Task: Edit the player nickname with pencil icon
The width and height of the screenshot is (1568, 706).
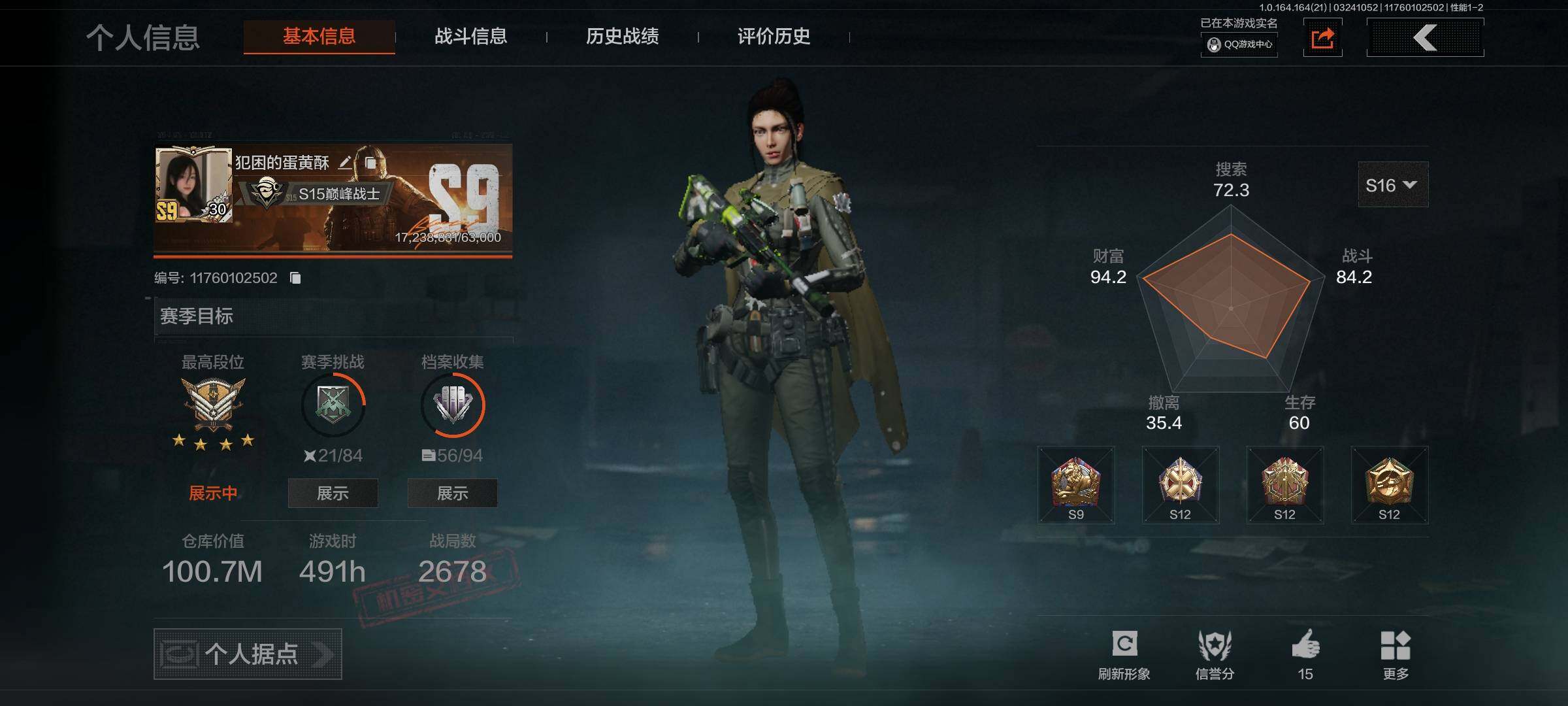Action: pos(345,162)
